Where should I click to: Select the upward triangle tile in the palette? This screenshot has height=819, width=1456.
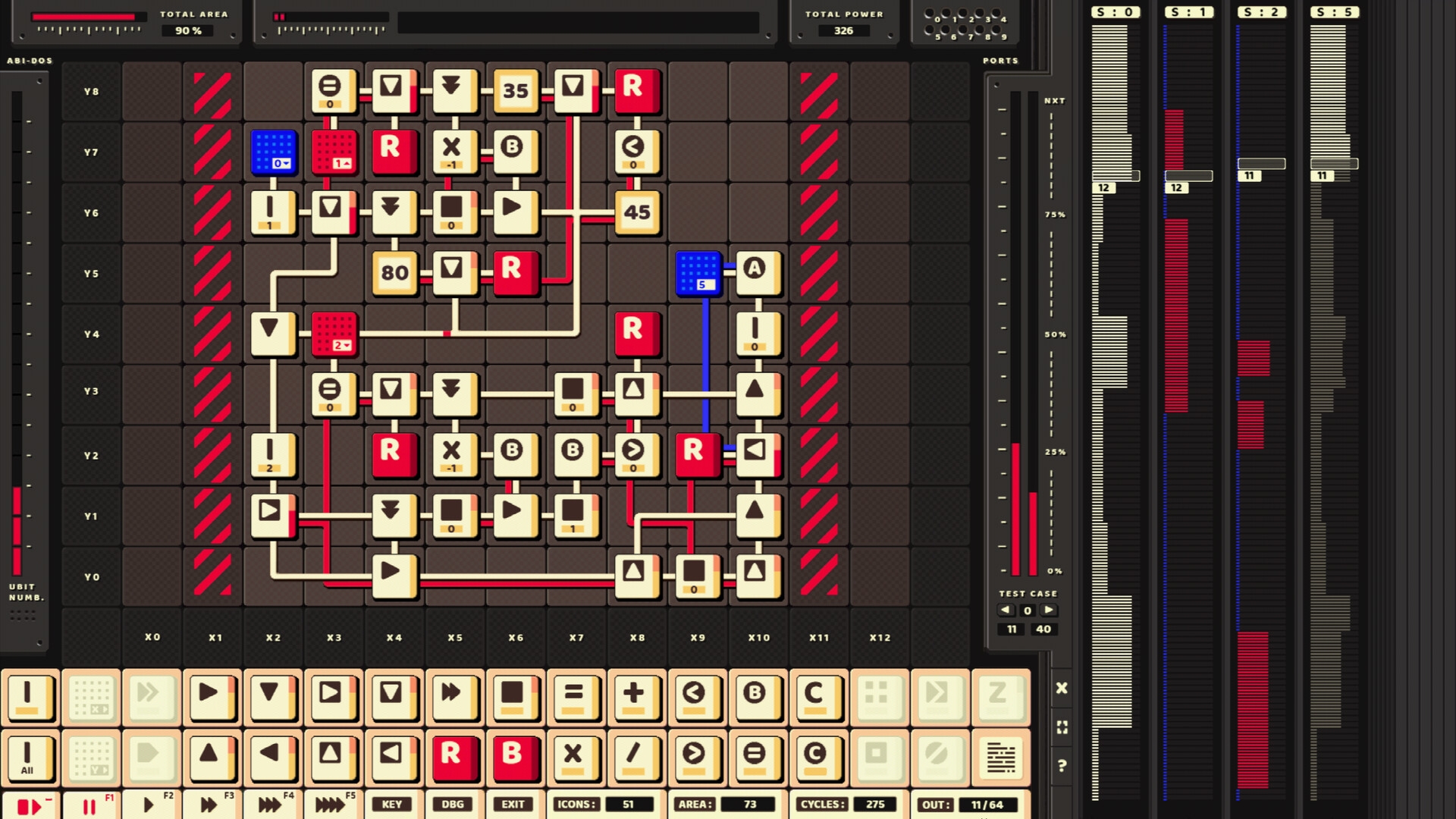(x=212, y=758)
